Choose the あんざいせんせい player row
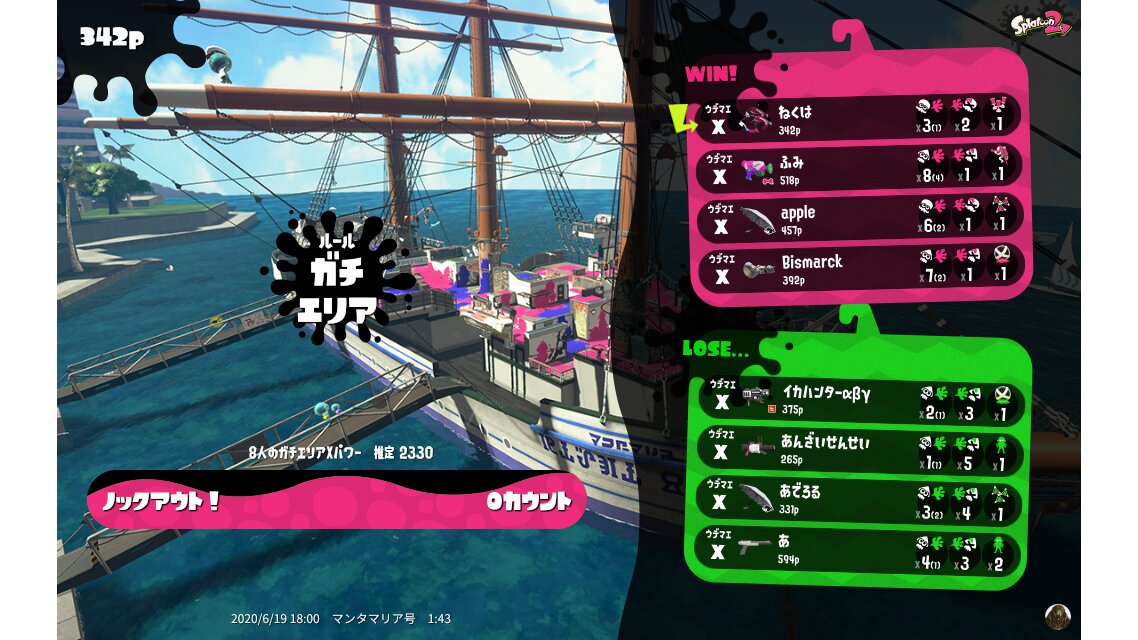1138x640 pixels. point(858,449)
